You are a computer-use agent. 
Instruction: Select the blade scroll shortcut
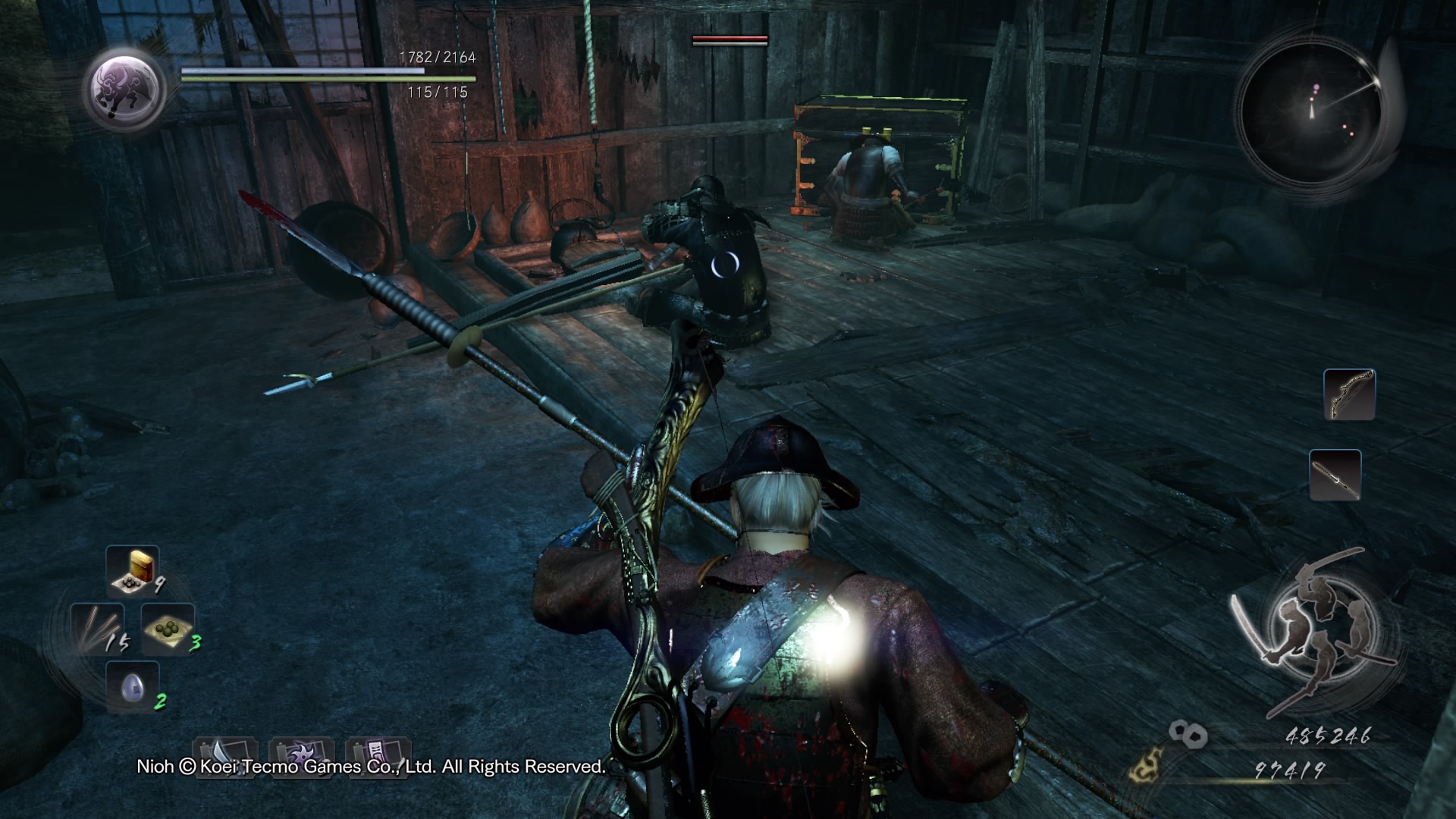tap(225, 757)
